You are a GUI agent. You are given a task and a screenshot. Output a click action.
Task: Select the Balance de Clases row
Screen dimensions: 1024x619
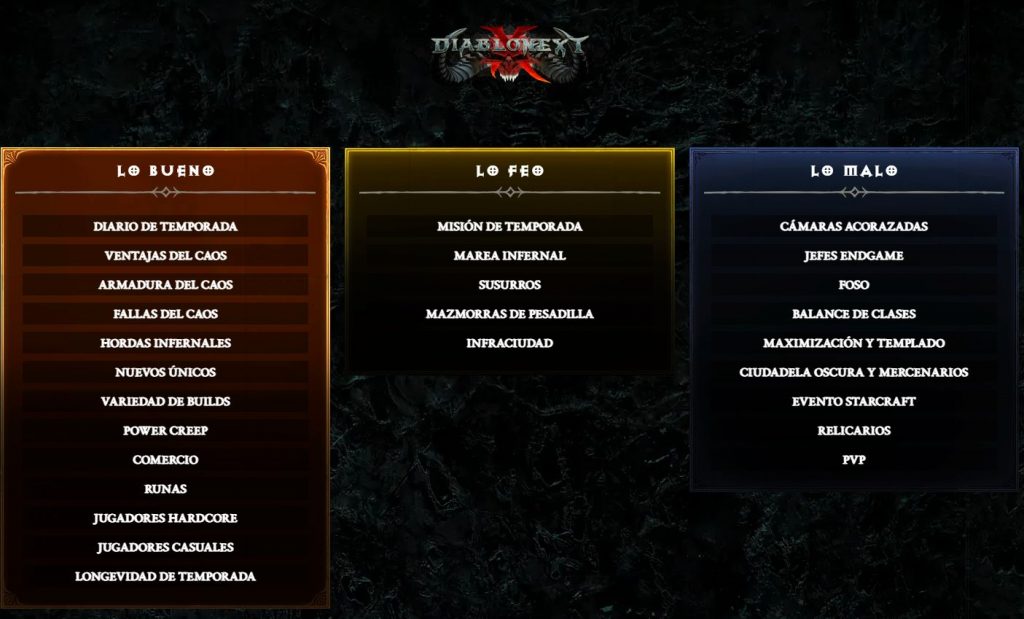coord(853,314)
